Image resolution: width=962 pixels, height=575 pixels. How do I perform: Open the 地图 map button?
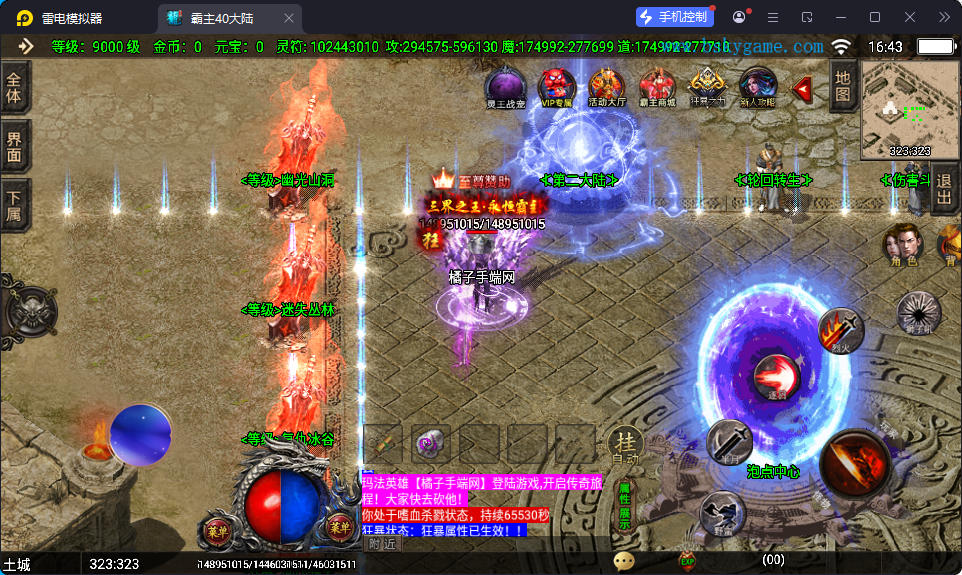[x=843, y=86]
